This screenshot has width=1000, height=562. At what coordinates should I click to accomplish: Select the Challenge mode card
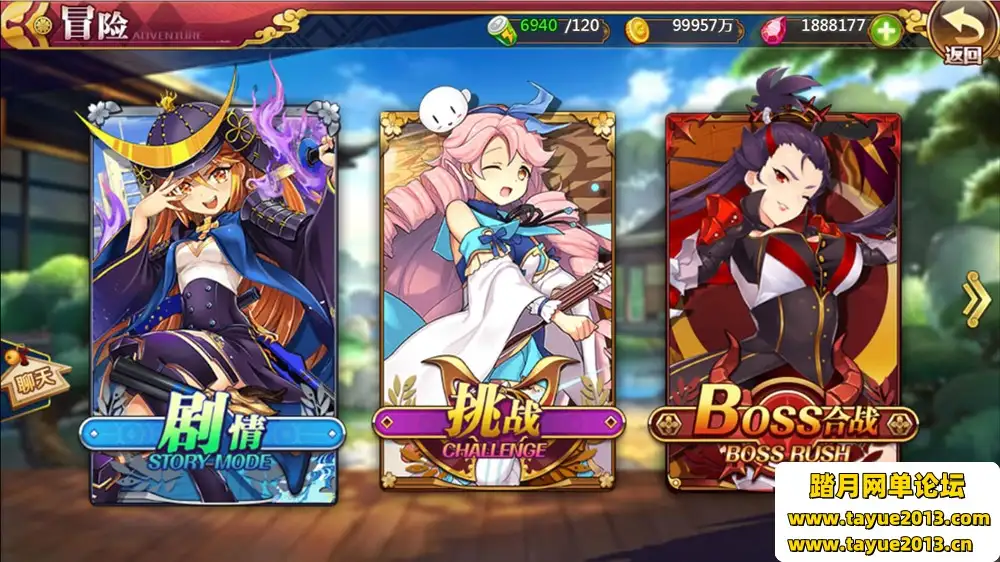click(496, 300)
